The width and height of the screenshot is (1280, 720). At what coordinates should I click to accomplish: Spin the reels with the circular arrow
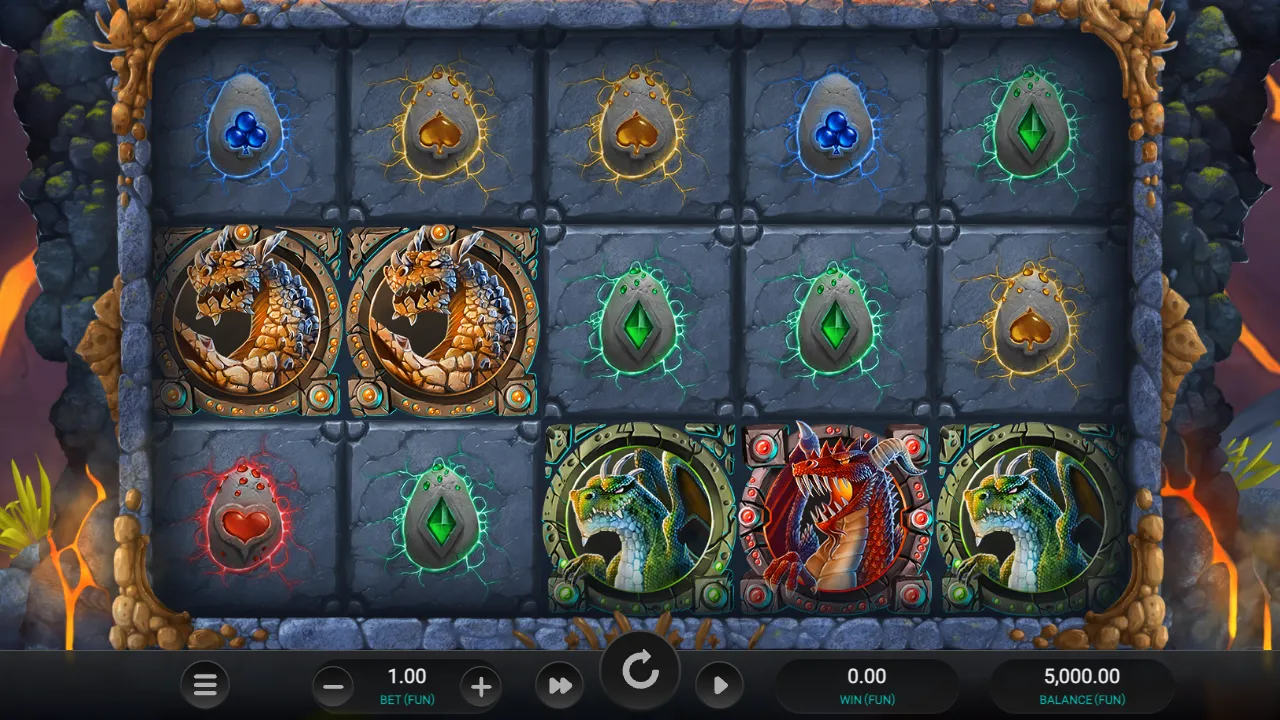click(640, 672)
